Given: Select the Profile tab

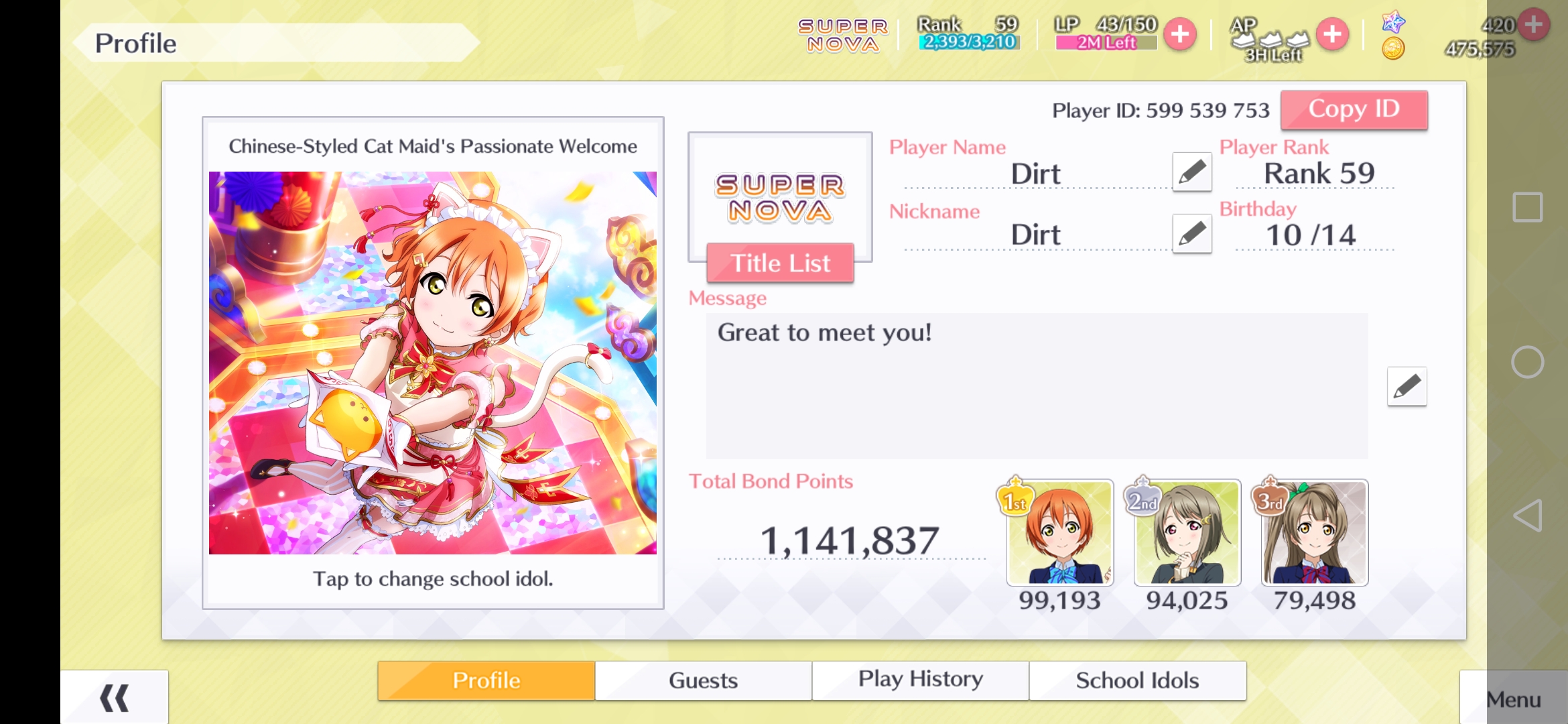Looking at the screenshot, I should click(x=486, y=680).
